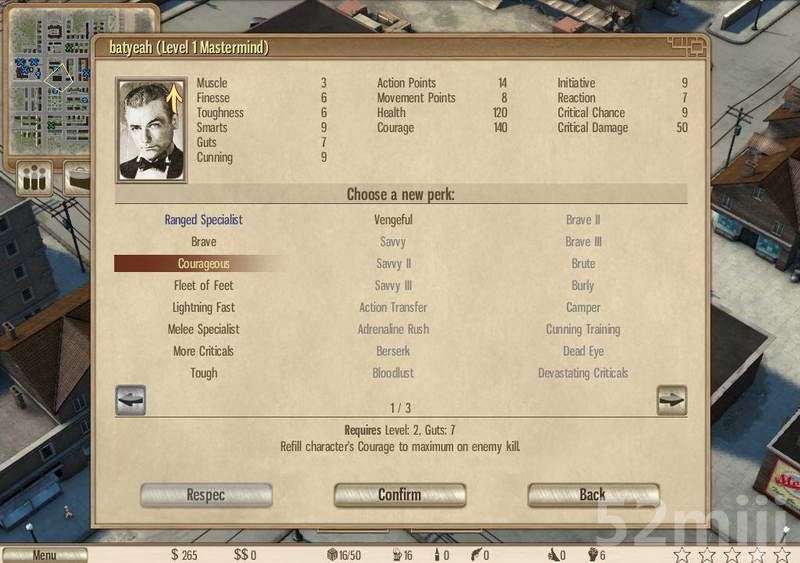Screen dimensions: 800x563
Task: Select the Dead Eye perk
Action: [583, 352]
